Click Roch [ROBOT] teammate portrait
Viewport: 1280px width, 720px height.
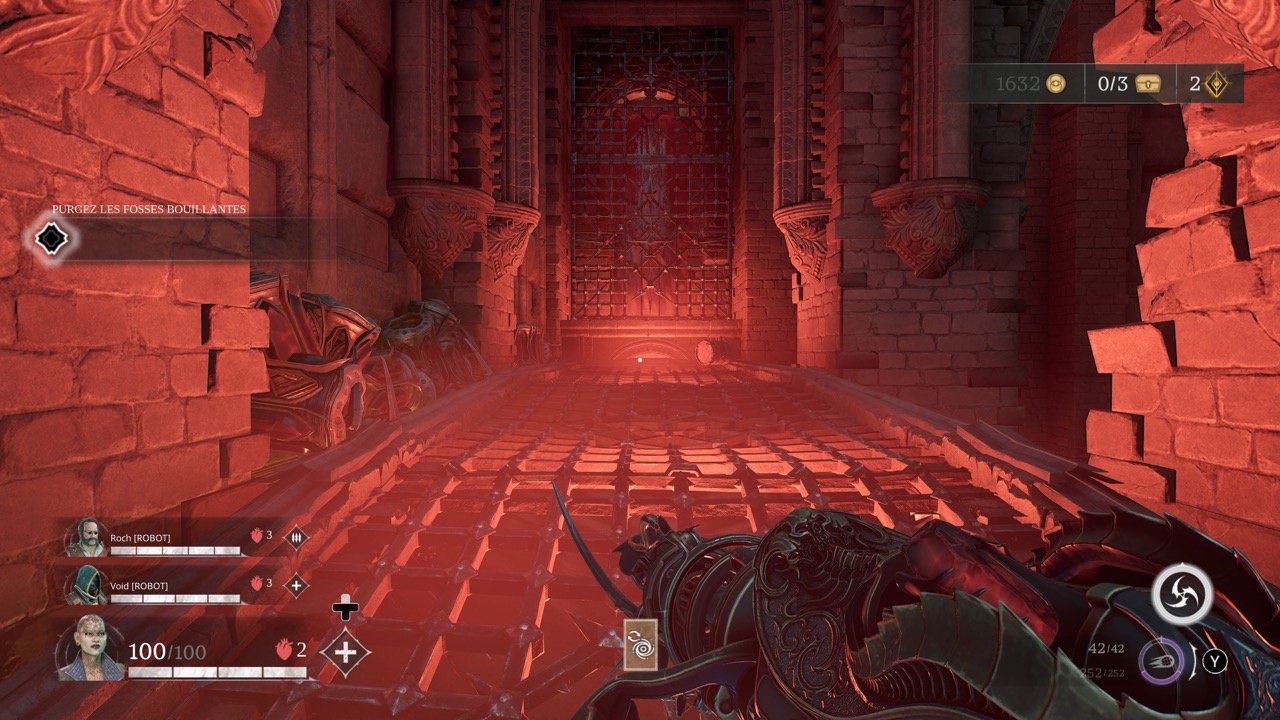tap(85, 538)
